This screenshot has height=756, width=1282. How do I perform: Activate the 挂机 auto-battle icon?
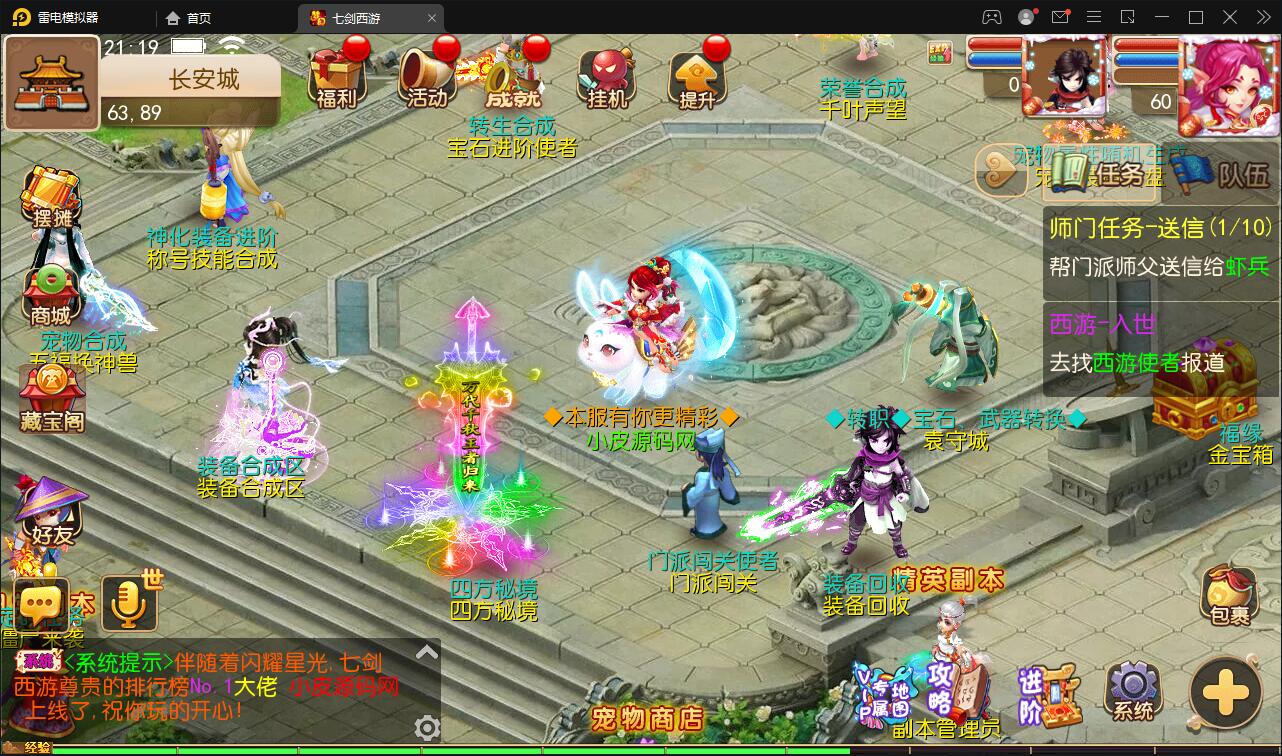(x=607, y=76)
